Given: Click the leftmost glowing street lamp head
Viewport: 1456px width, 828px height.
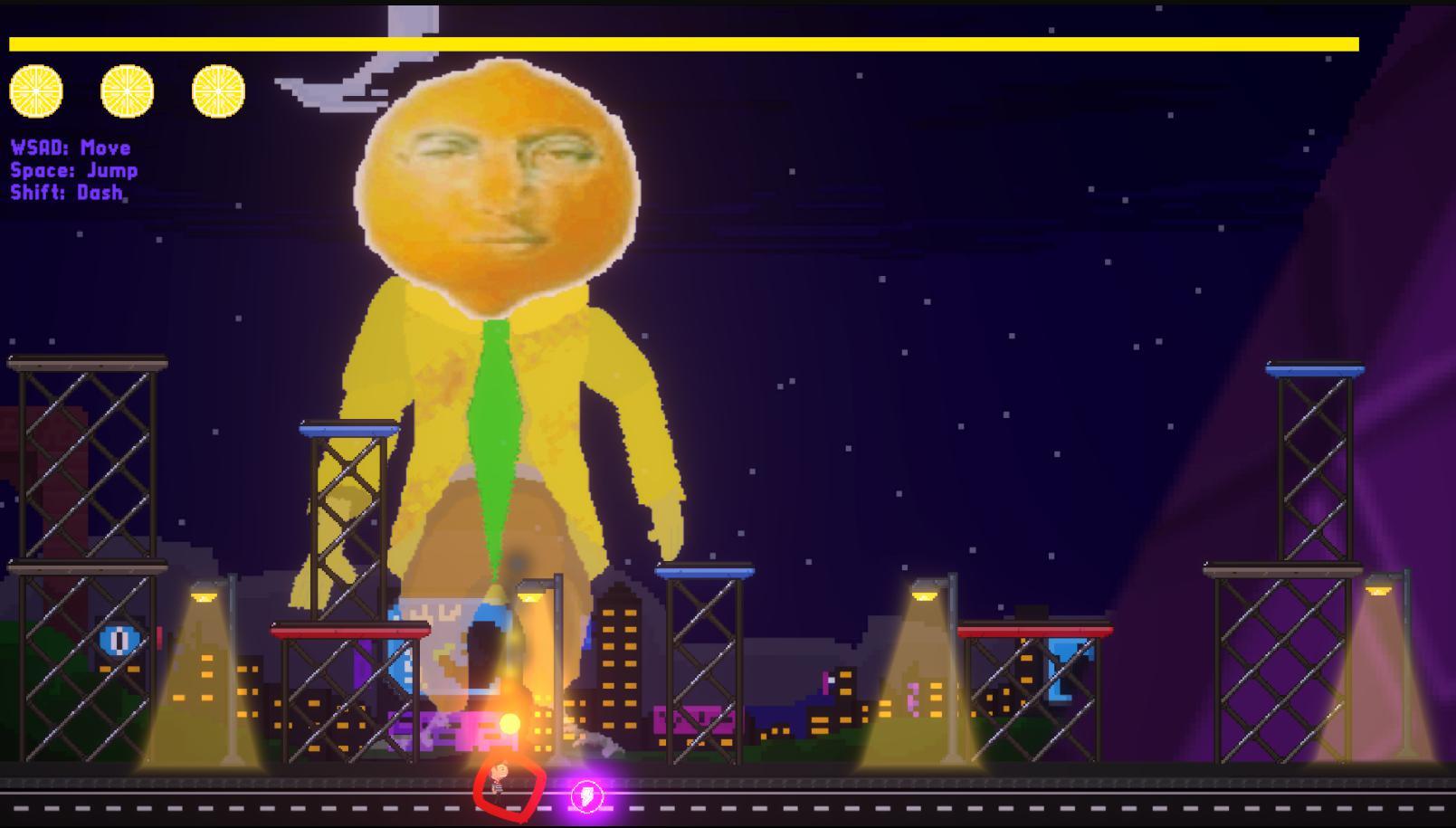Looking at the screenshot, I should (204, 597).
